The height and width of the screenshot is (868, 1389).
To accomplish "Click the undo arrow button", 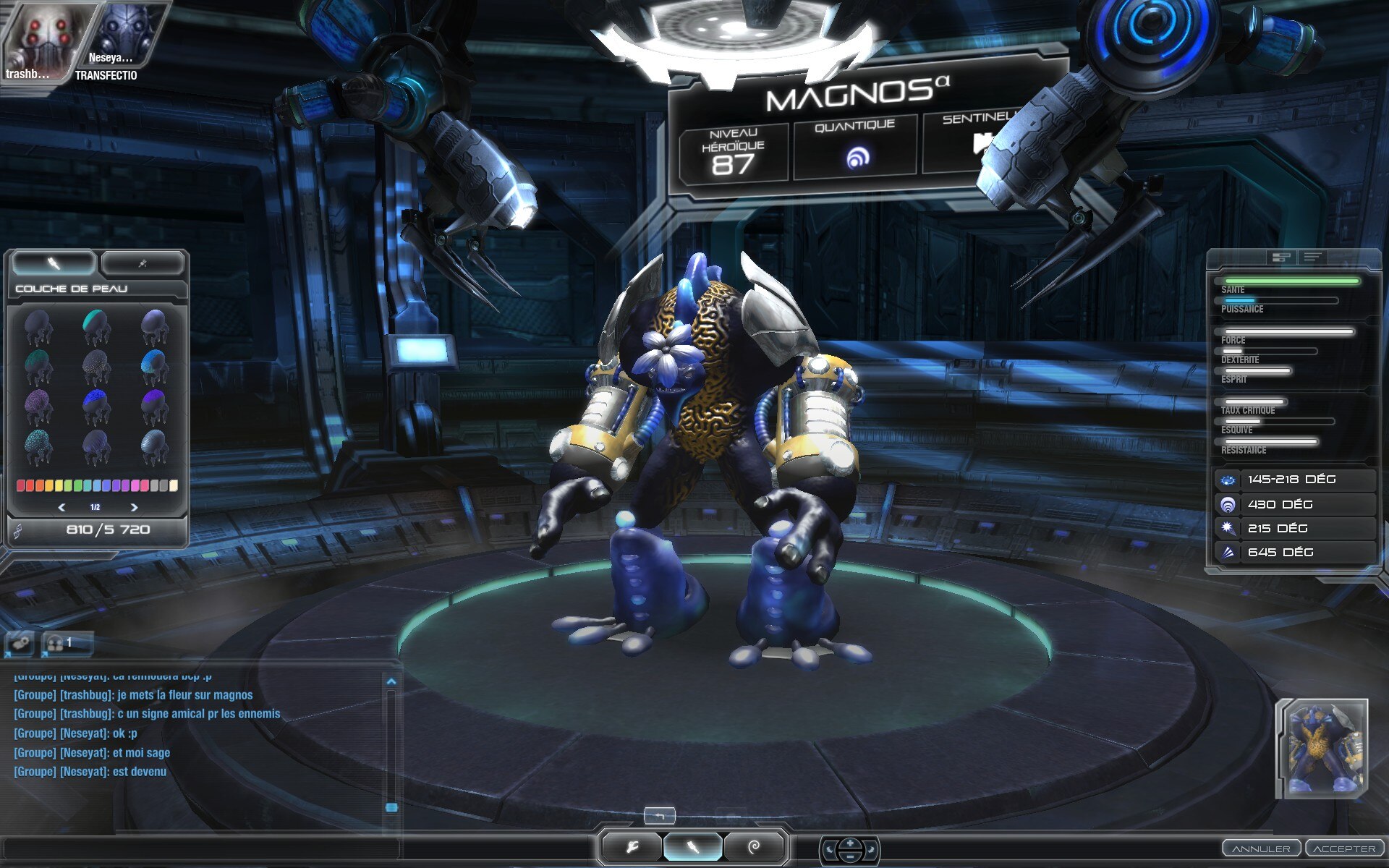I will click(x=659, y=816).
